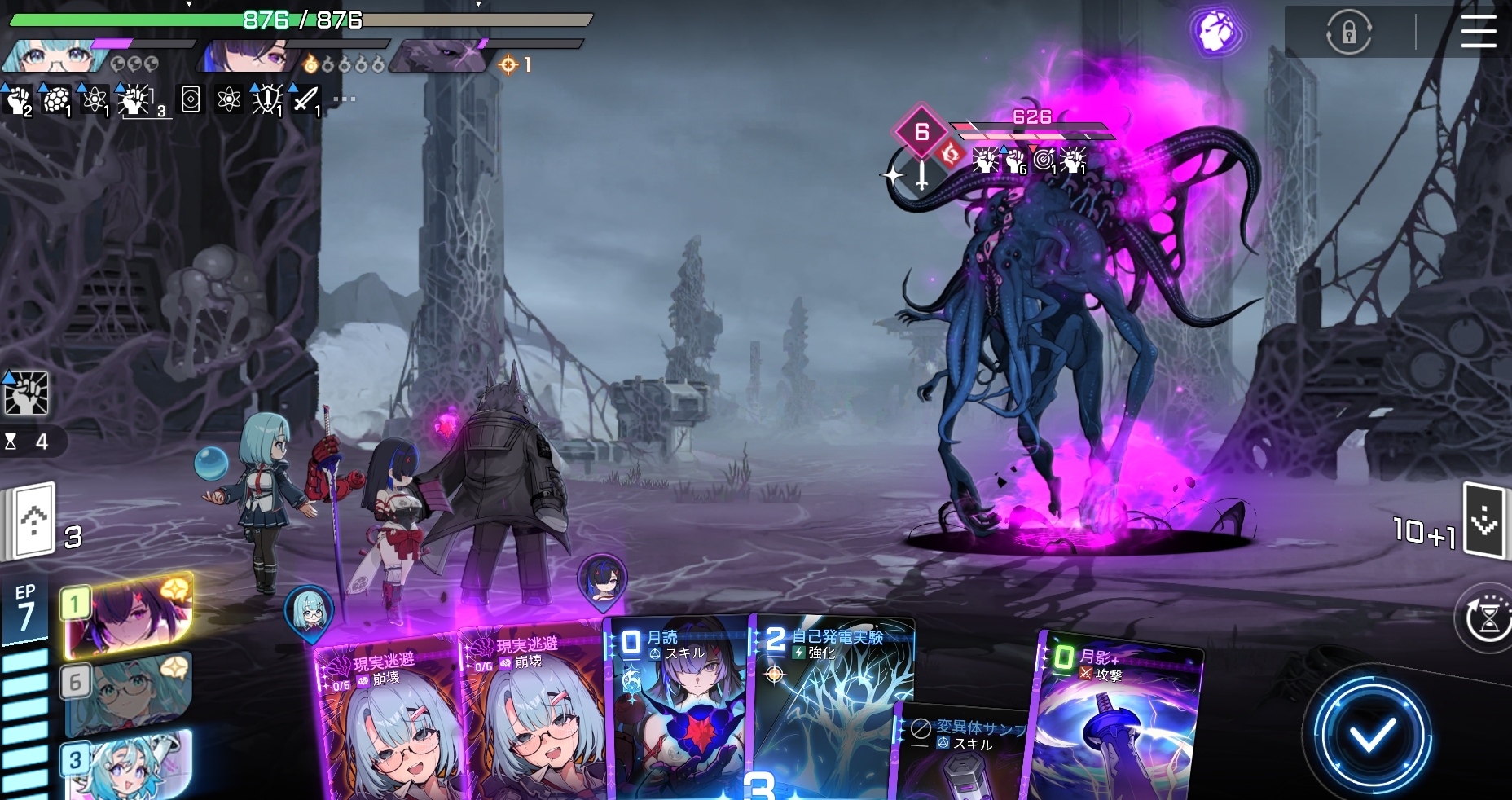
Task: Inspect the enemy's intent counter diamond
Action: tap(921, 132)
